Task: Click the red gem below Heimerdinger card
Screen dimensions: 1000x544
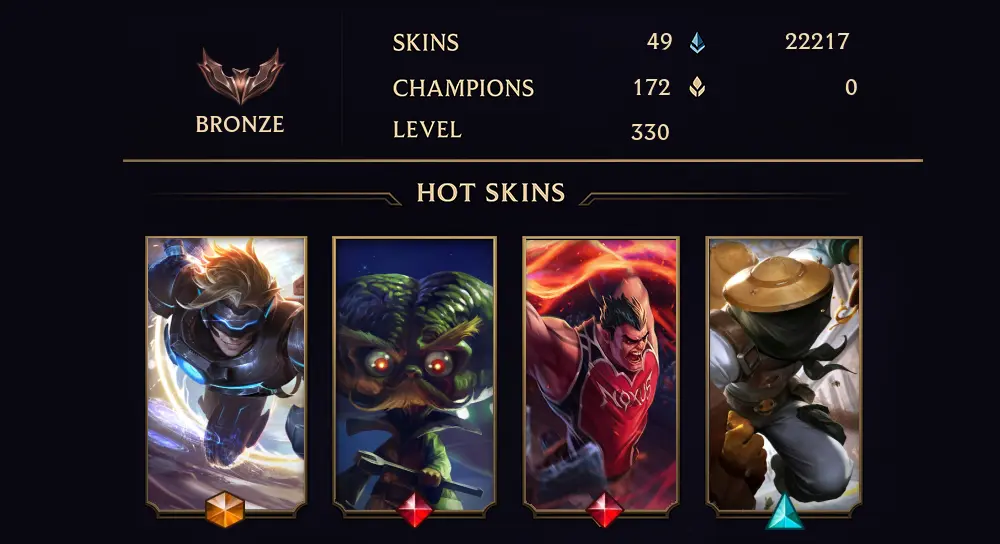Action: [x=414, y=511]
